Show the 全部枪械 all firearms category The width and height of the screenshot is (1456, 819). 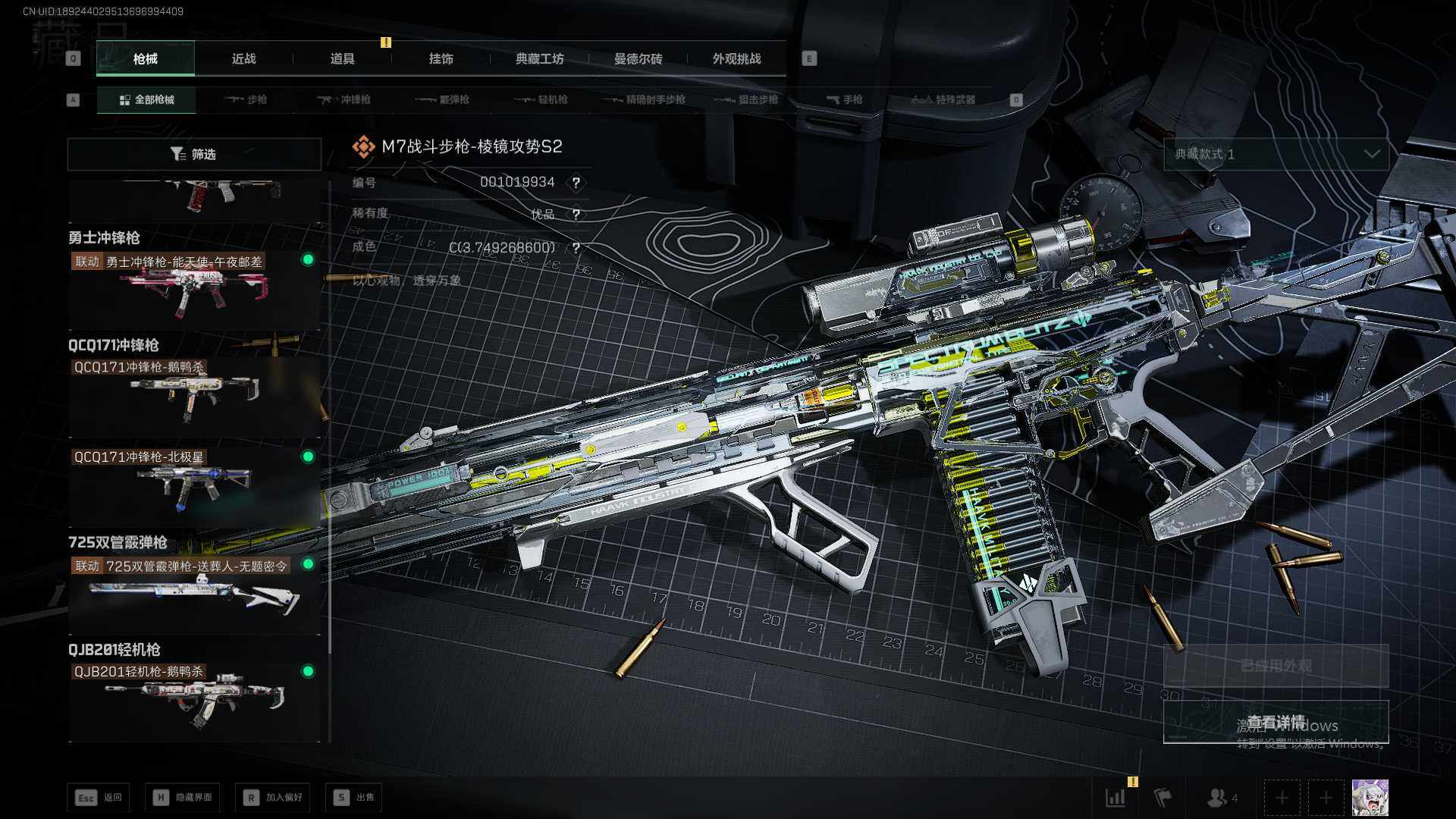click(146, 100)
